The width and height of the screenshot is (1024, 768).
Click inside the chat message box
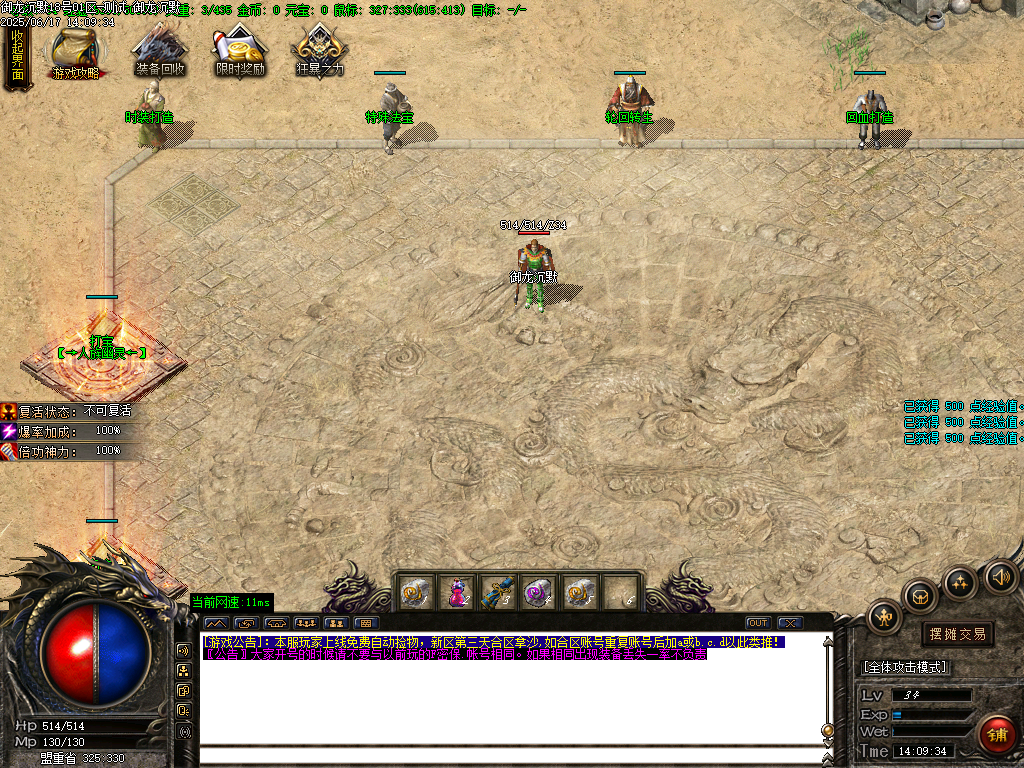510,700
